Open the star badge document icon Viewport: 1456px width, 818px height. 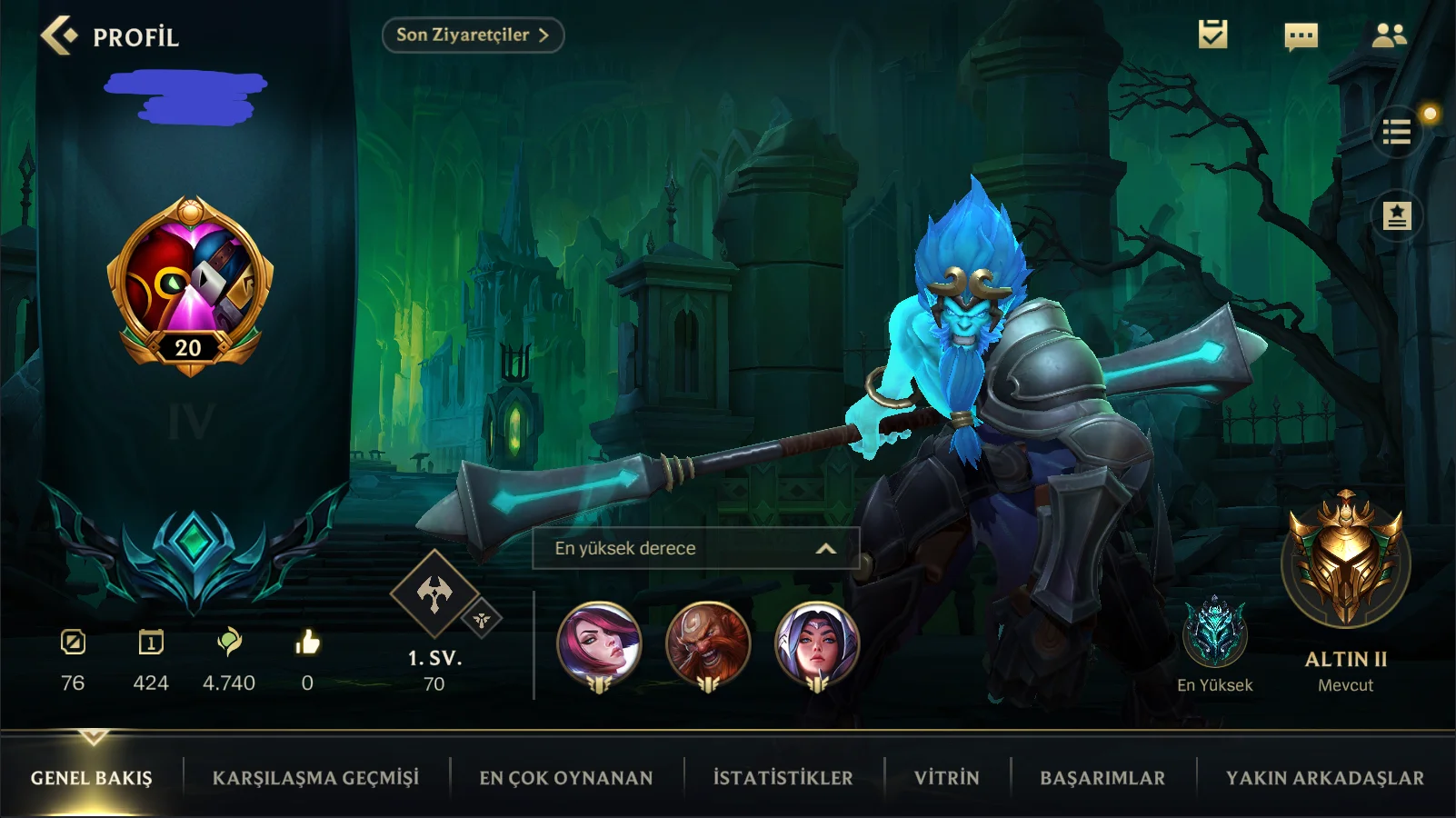[1397, 216]
